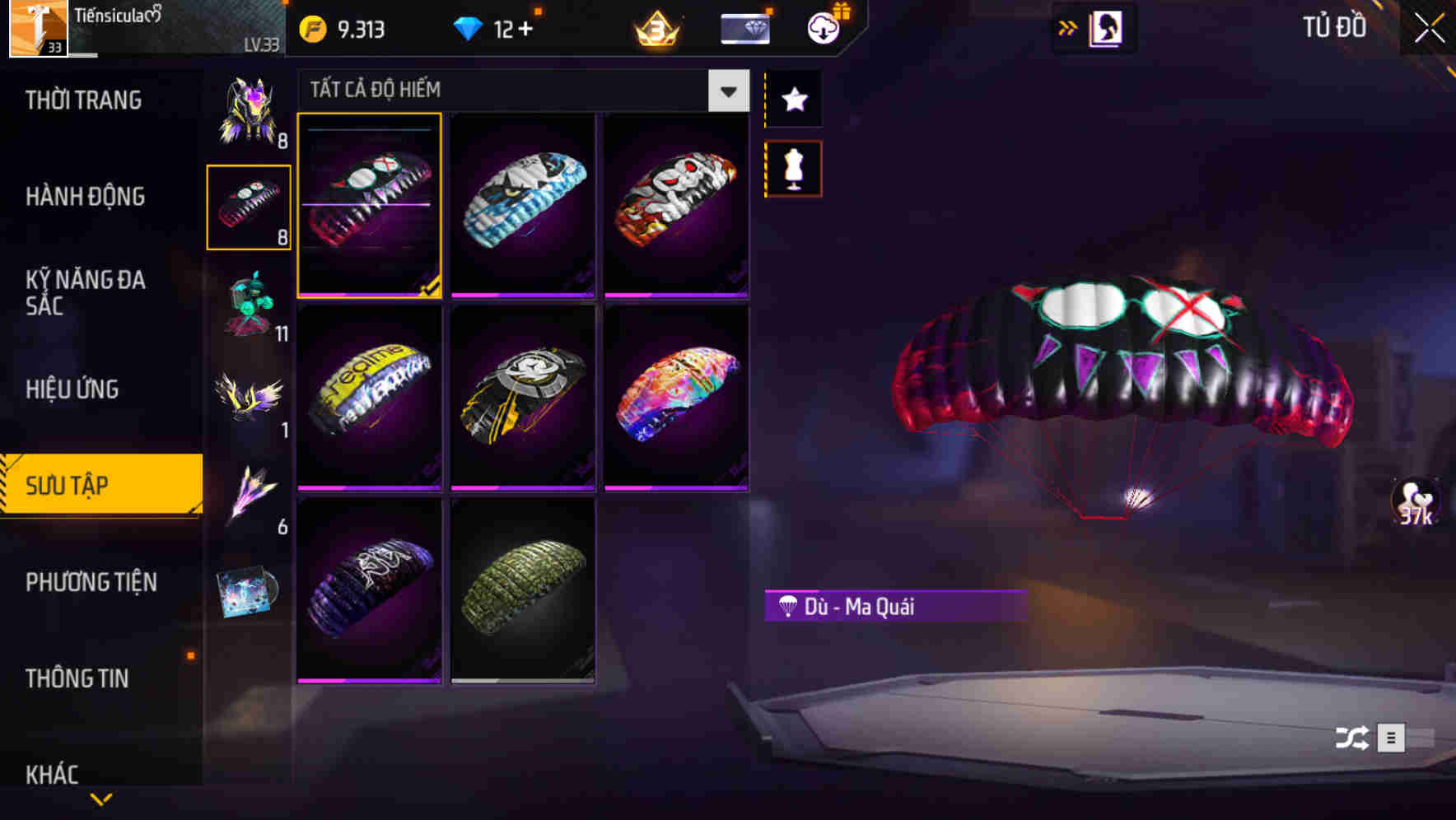Toggle the star favorites filter
This screenshot has height=820, width=1456.
(x=793, y=100)
